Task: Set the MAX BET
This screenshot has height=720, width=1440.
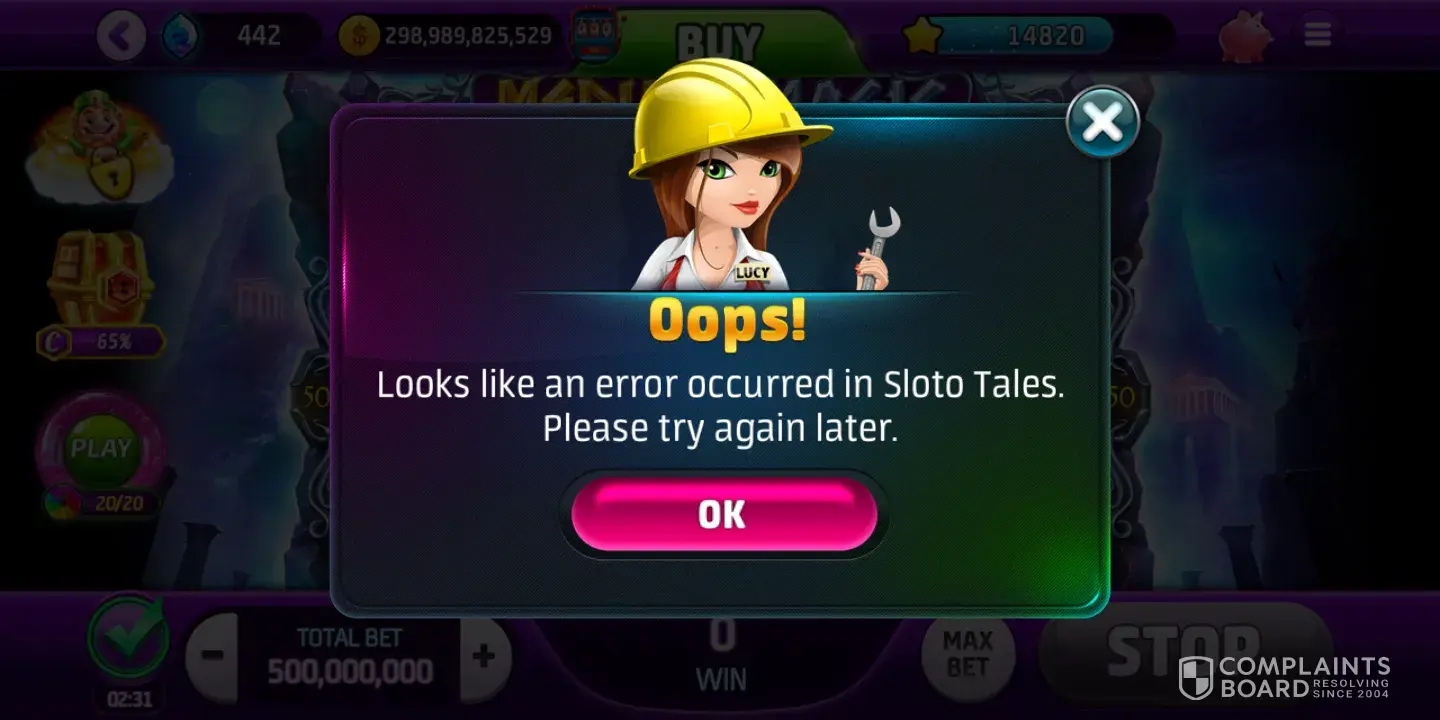Action: 967,654
